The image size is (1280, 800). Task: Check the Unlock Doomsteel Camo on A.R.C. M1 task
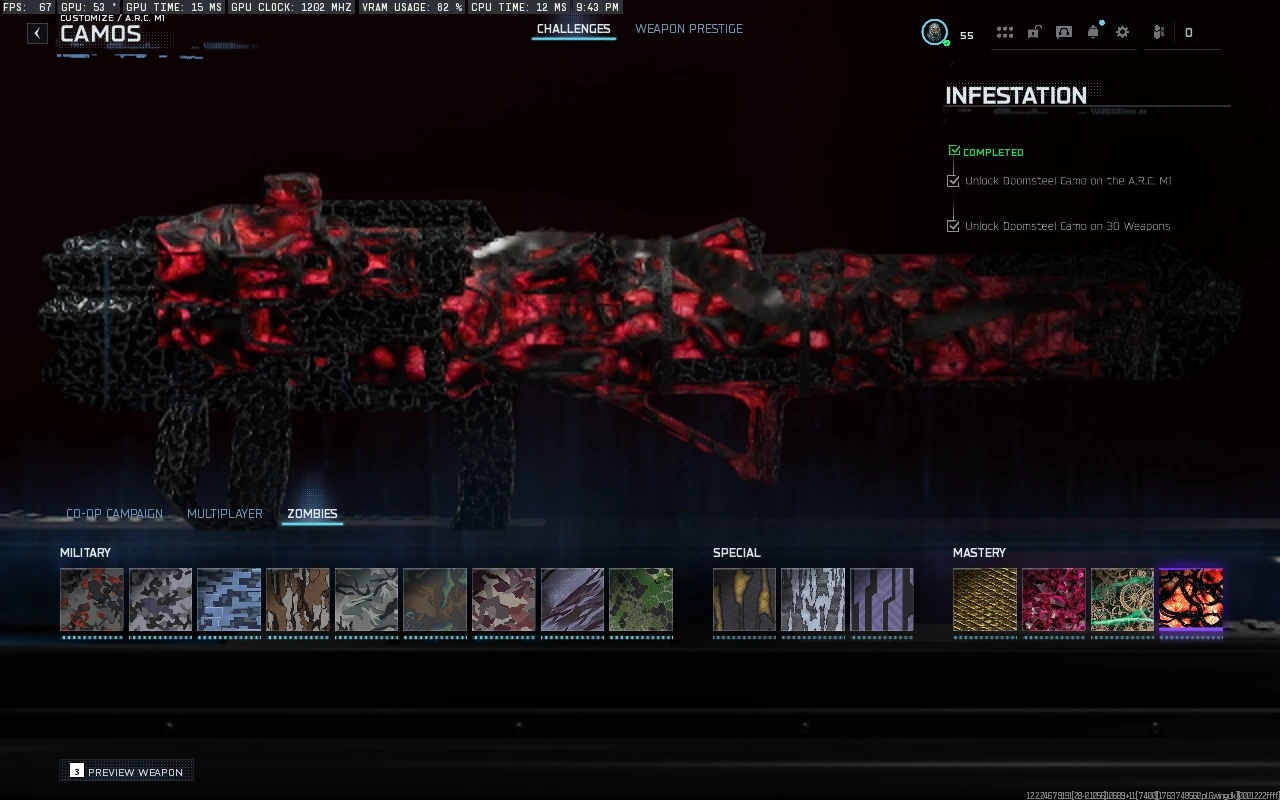pos(953,180)
